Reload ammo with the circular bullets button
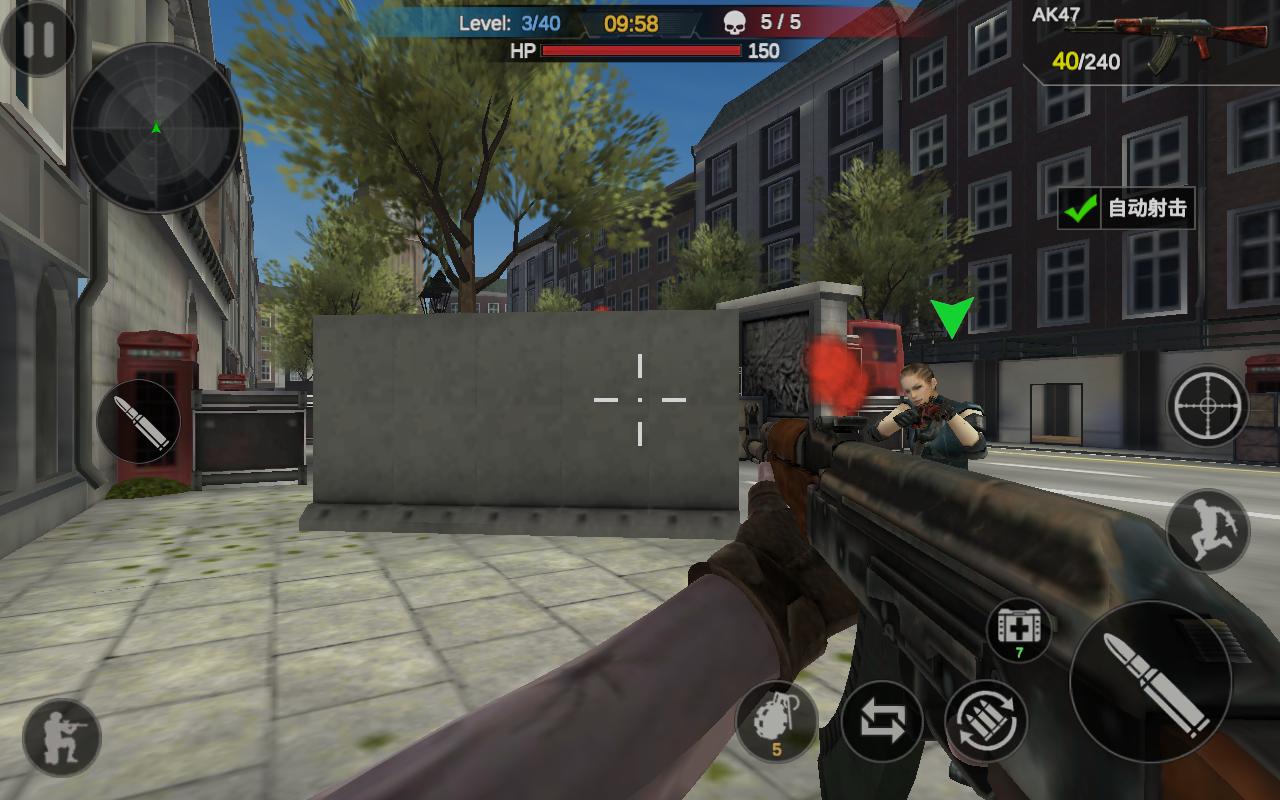Viewport: 1280px width, 800px height. tap(986, 720)
